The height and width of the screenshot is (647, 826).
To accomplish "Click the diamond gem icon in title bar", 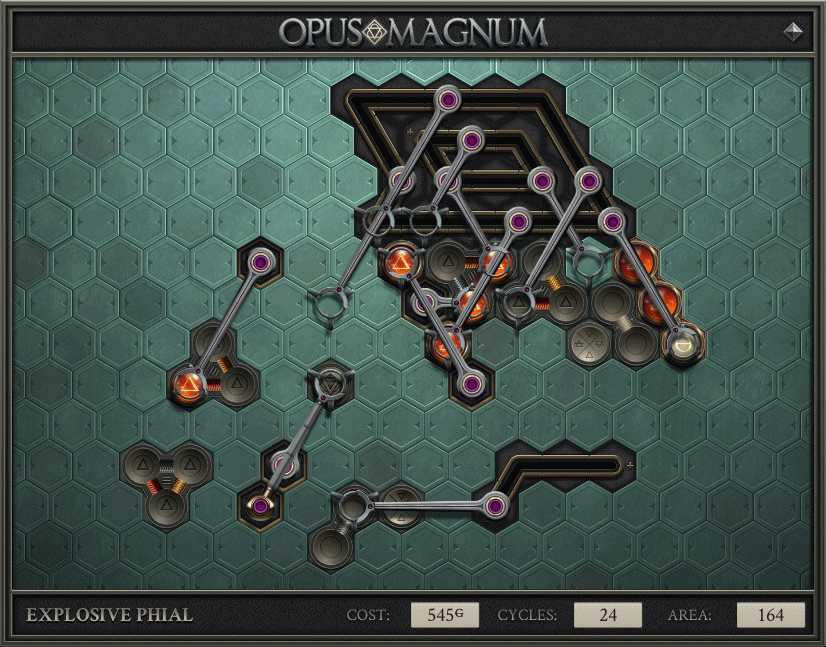I will coord(794,31).
